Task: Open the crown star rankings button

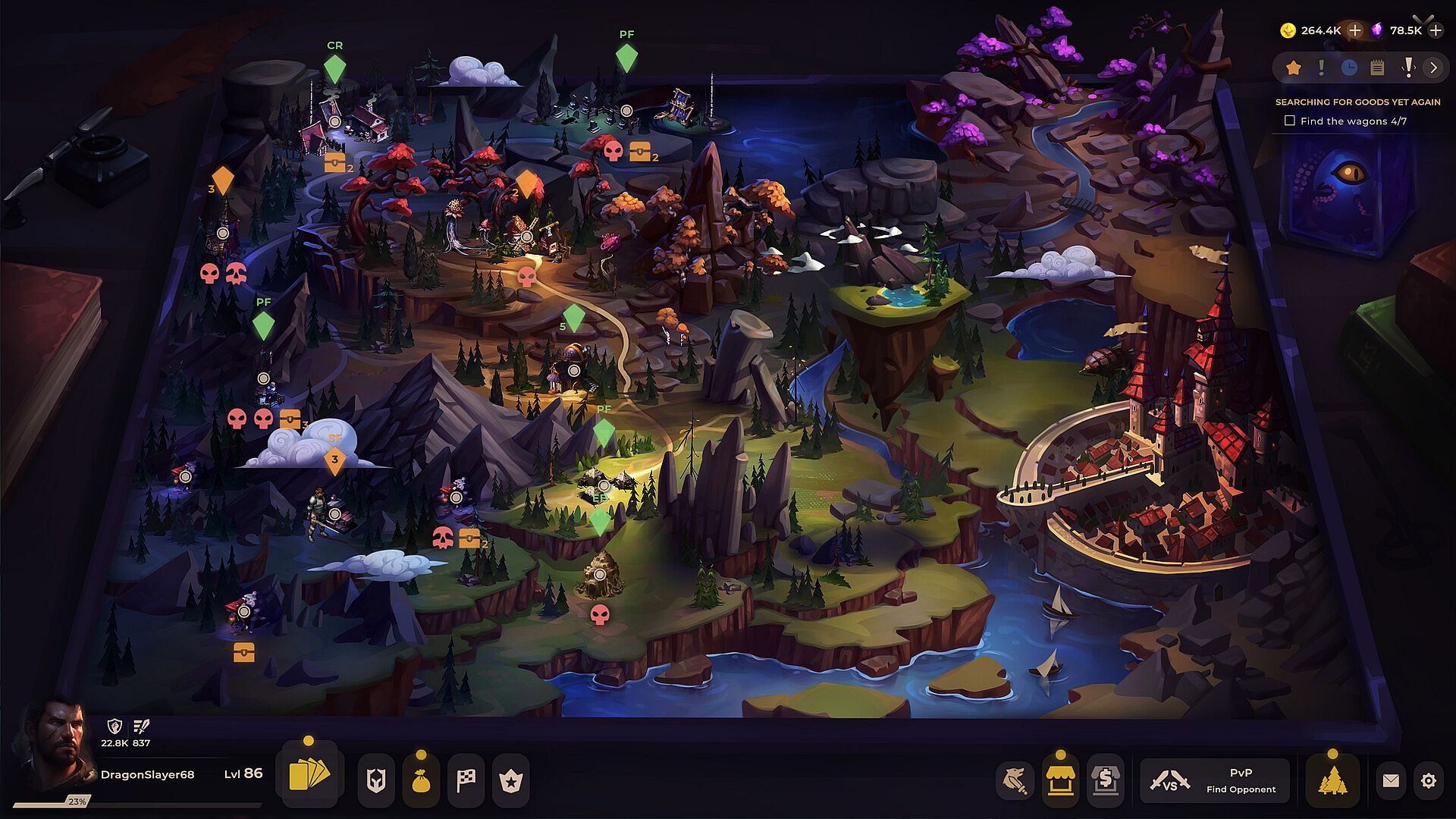Action: pos(511,780)
